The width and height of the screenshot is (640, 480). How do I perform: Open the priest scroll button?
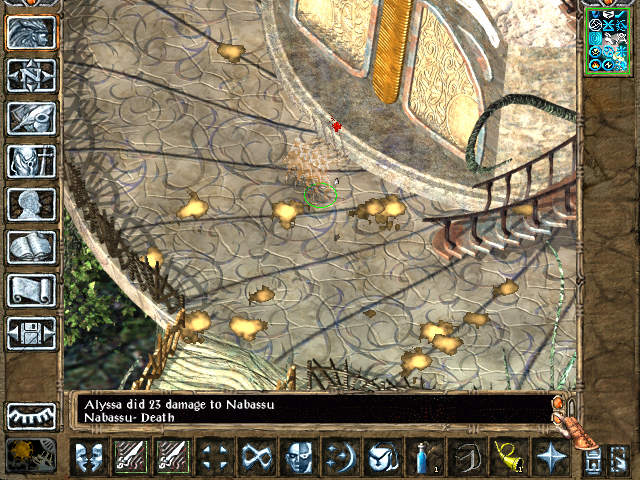[x=32, y=290]
